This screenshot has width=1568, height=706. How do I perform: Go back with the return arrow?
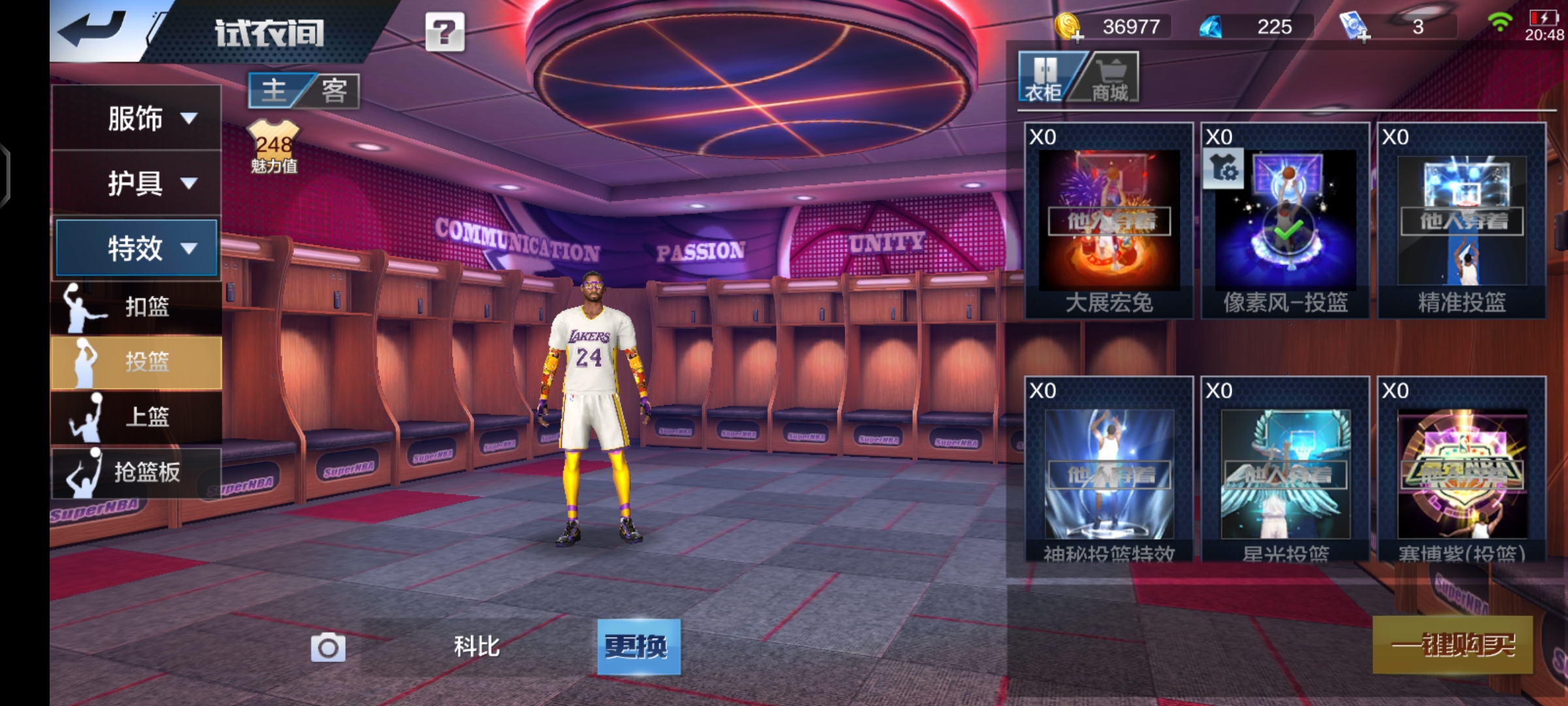[93, 30]
